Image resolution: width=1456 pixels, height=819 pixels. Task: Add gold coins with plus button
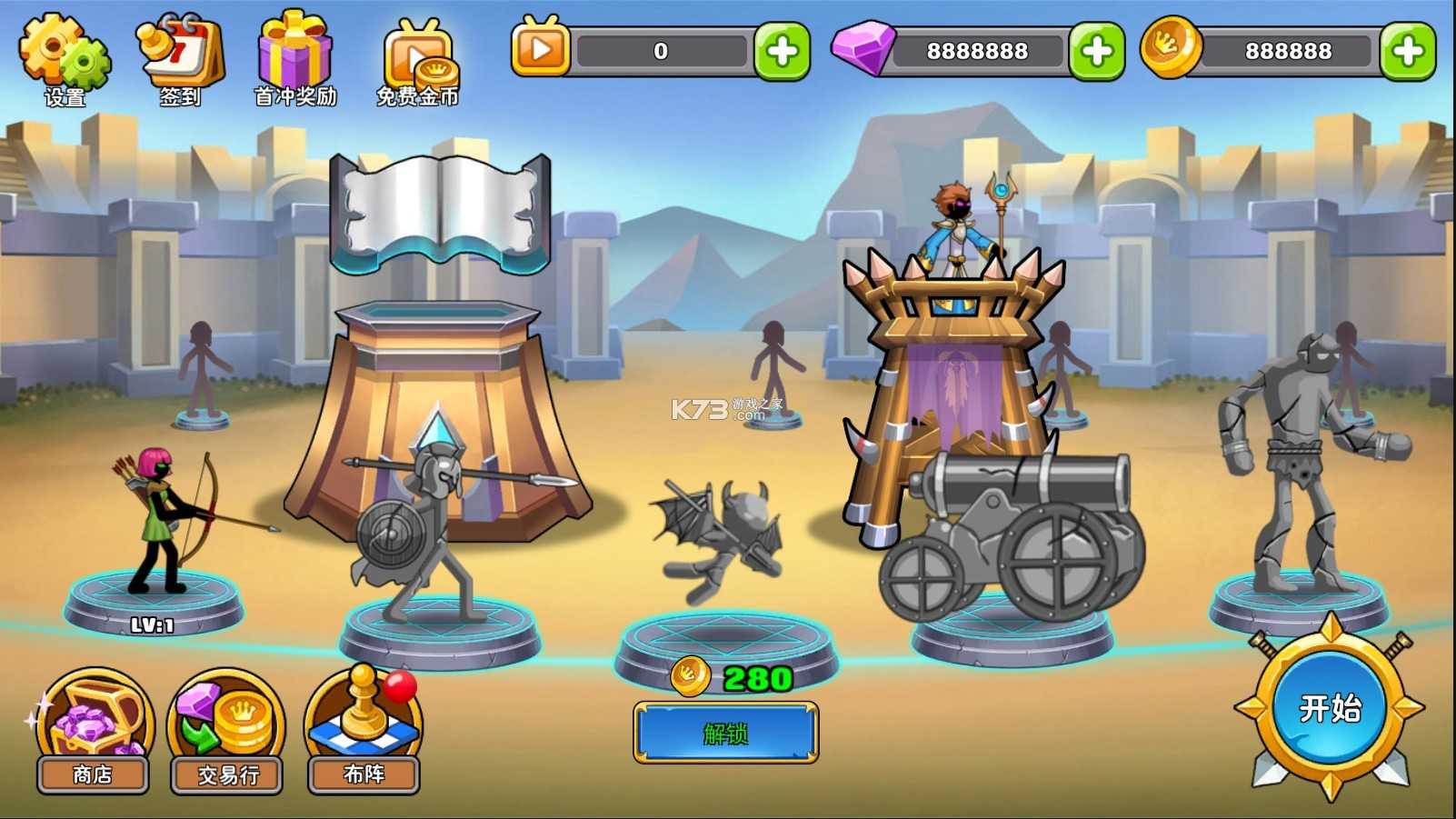click(1407, 51)
